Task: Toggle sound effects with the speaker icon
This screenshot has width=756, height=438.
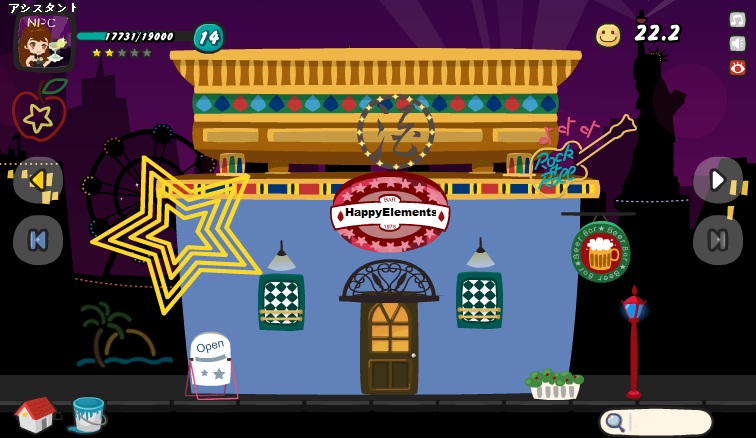Action: pos(737,43)
